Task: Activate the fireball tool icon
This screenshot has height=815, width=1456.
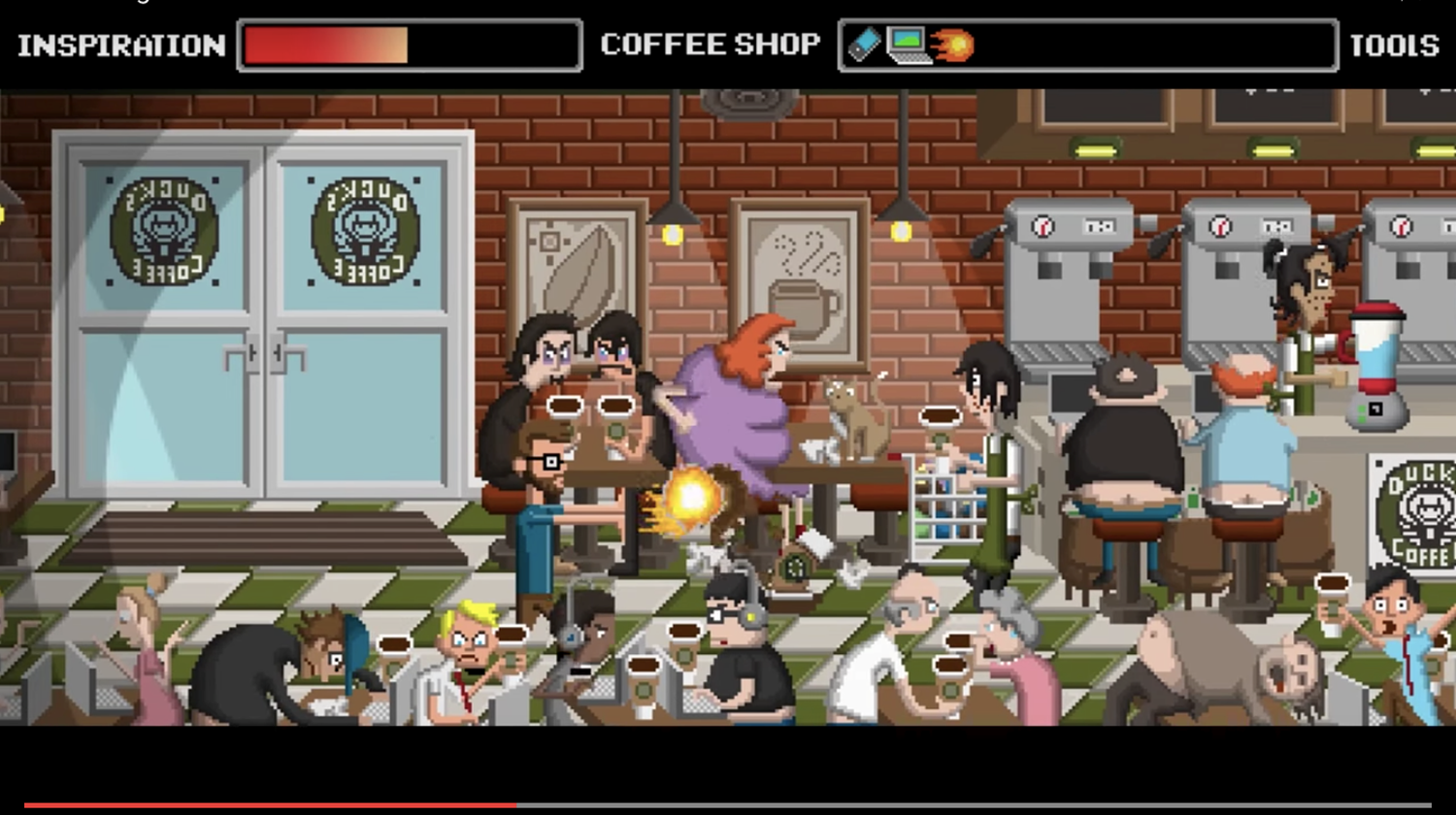Action: 952,45
